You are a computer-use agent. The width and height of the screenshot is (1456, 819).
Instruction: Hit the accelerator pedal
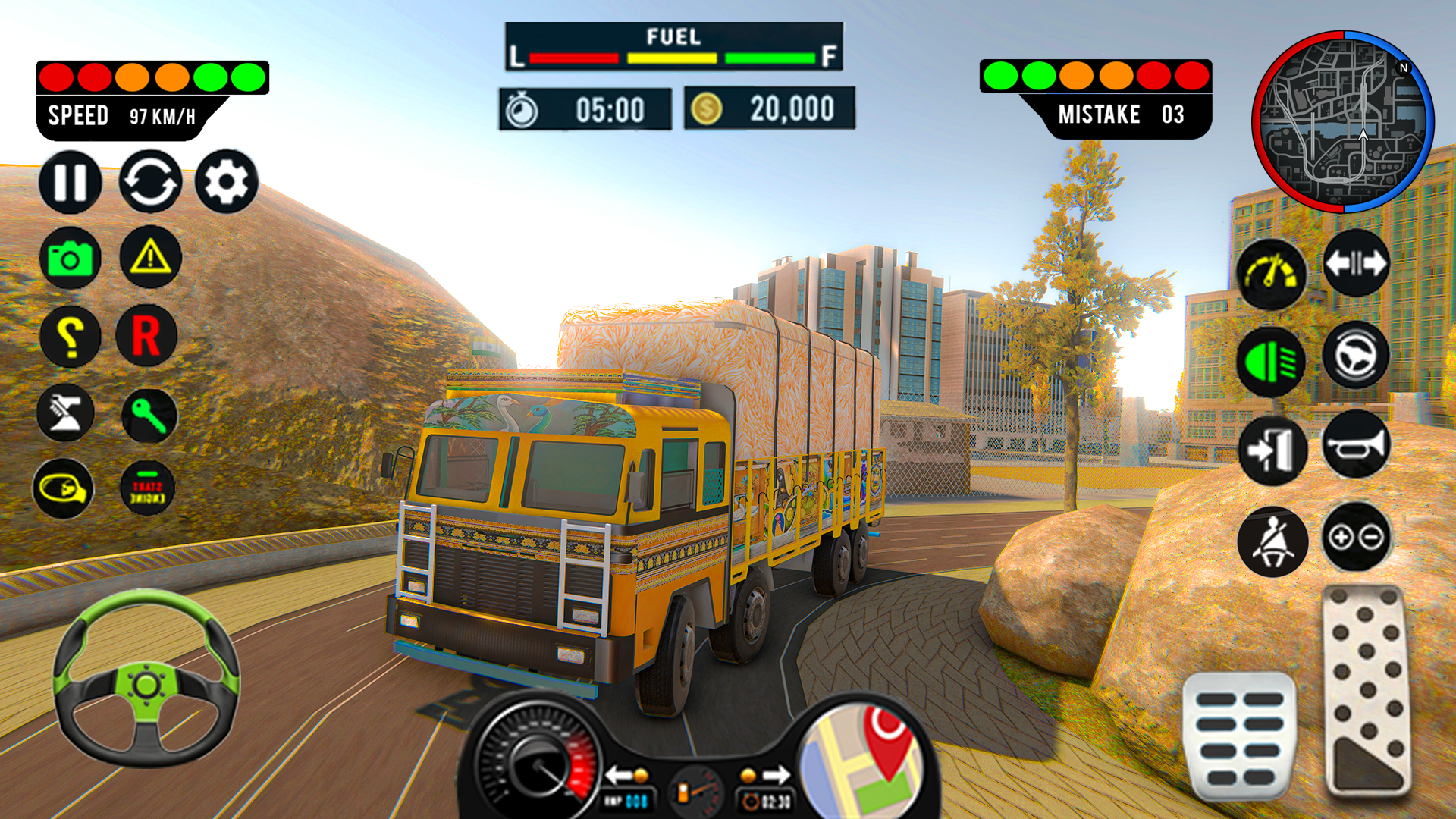1367,690
